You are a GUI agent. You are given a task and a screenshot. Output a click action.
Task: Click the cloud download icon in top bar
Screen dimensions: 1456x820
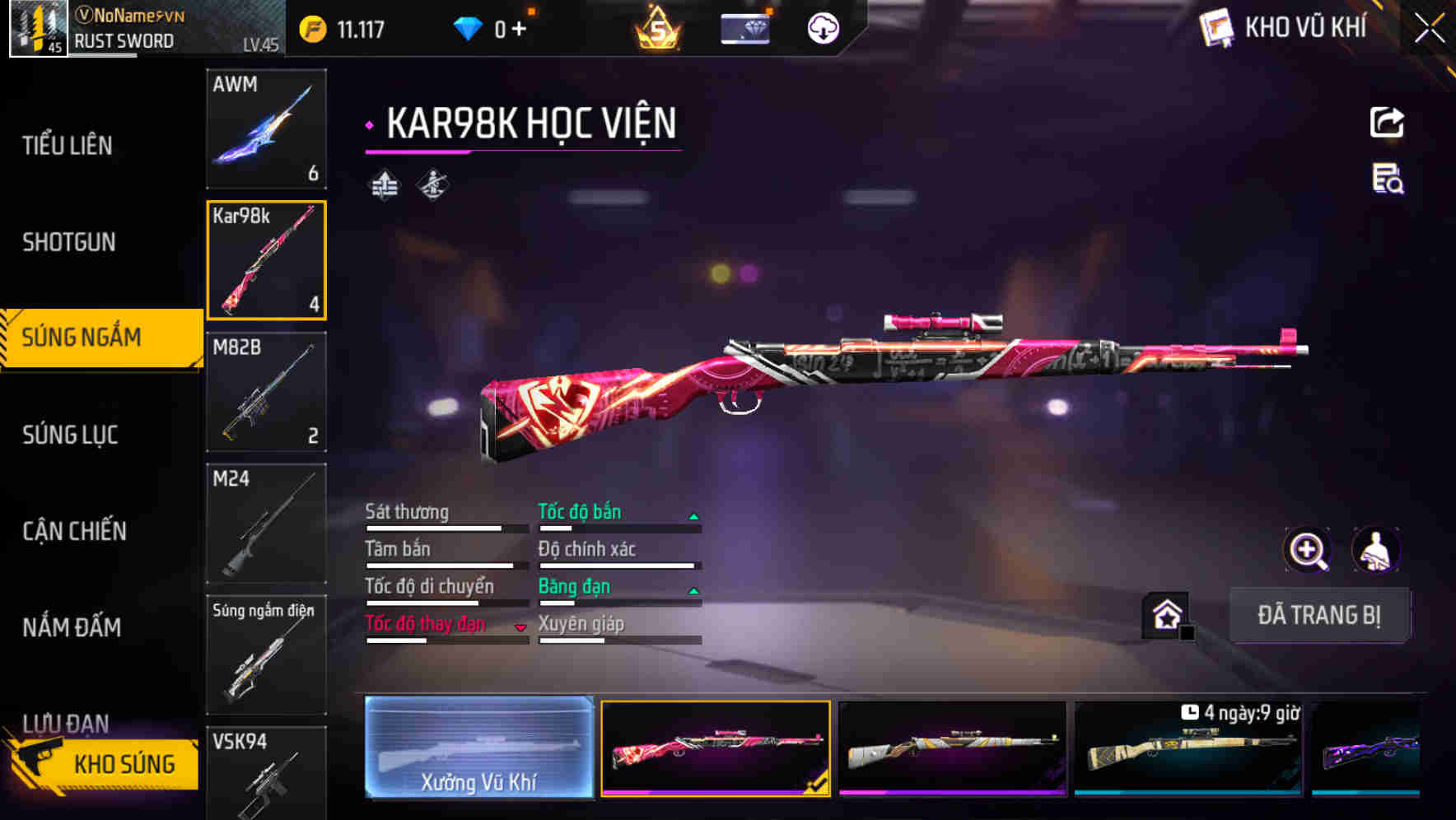[821, 26]
